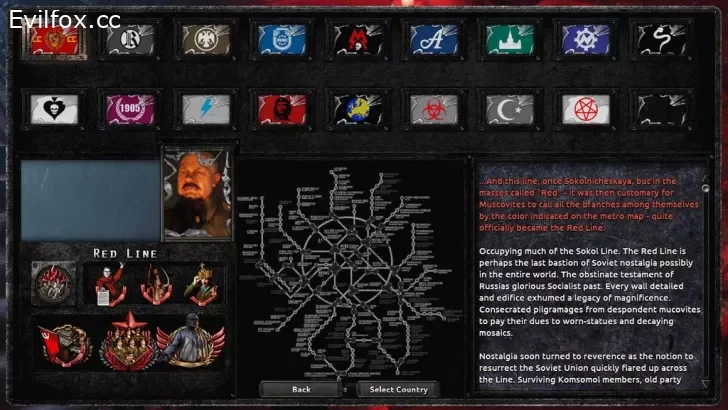Select the red star soldiers focus icon
The image size is (728, 410).
[129, 342]
